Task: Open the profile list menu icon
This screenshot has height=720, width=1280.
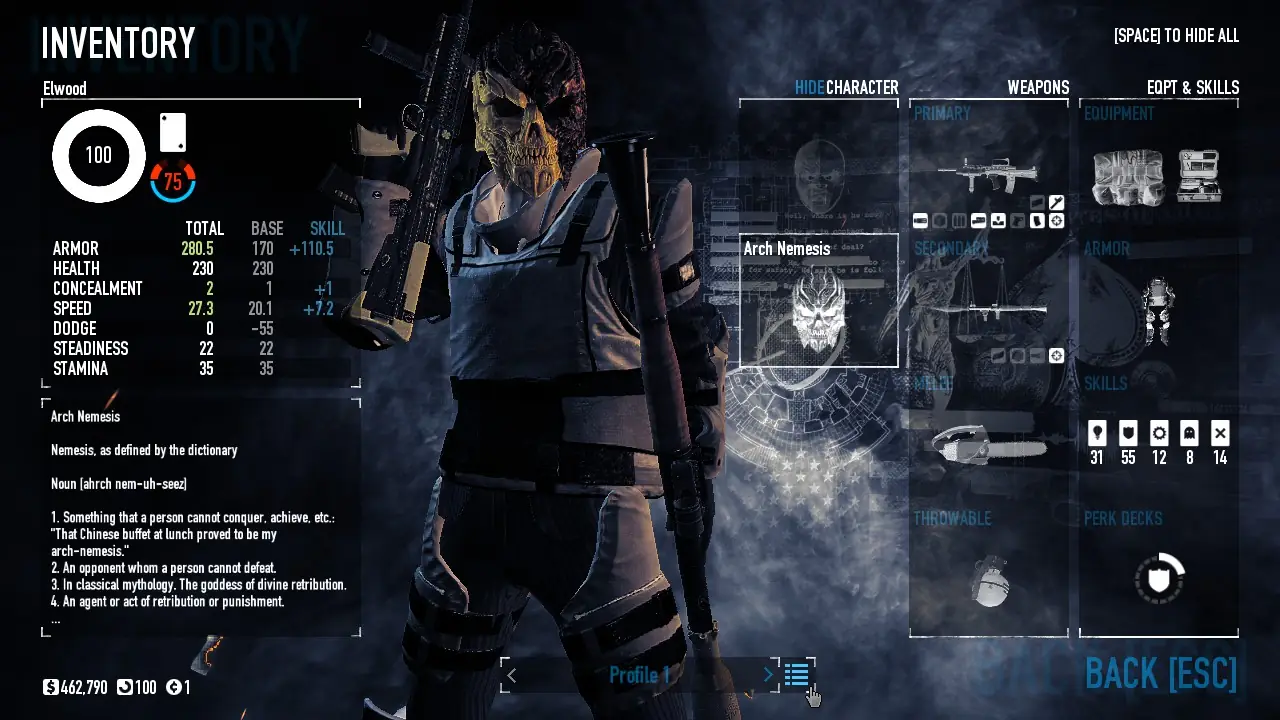Action: click(797, 675)
